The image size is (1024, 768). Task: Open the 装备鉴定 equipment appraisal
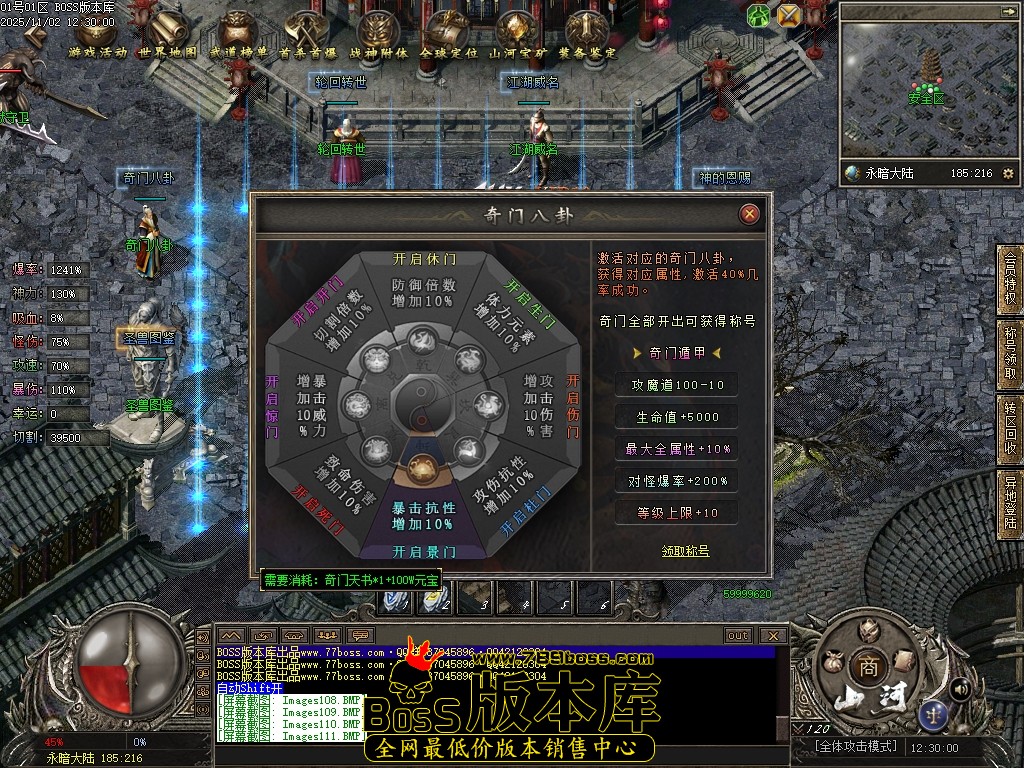pyautogui.click(x=588, y=36)
